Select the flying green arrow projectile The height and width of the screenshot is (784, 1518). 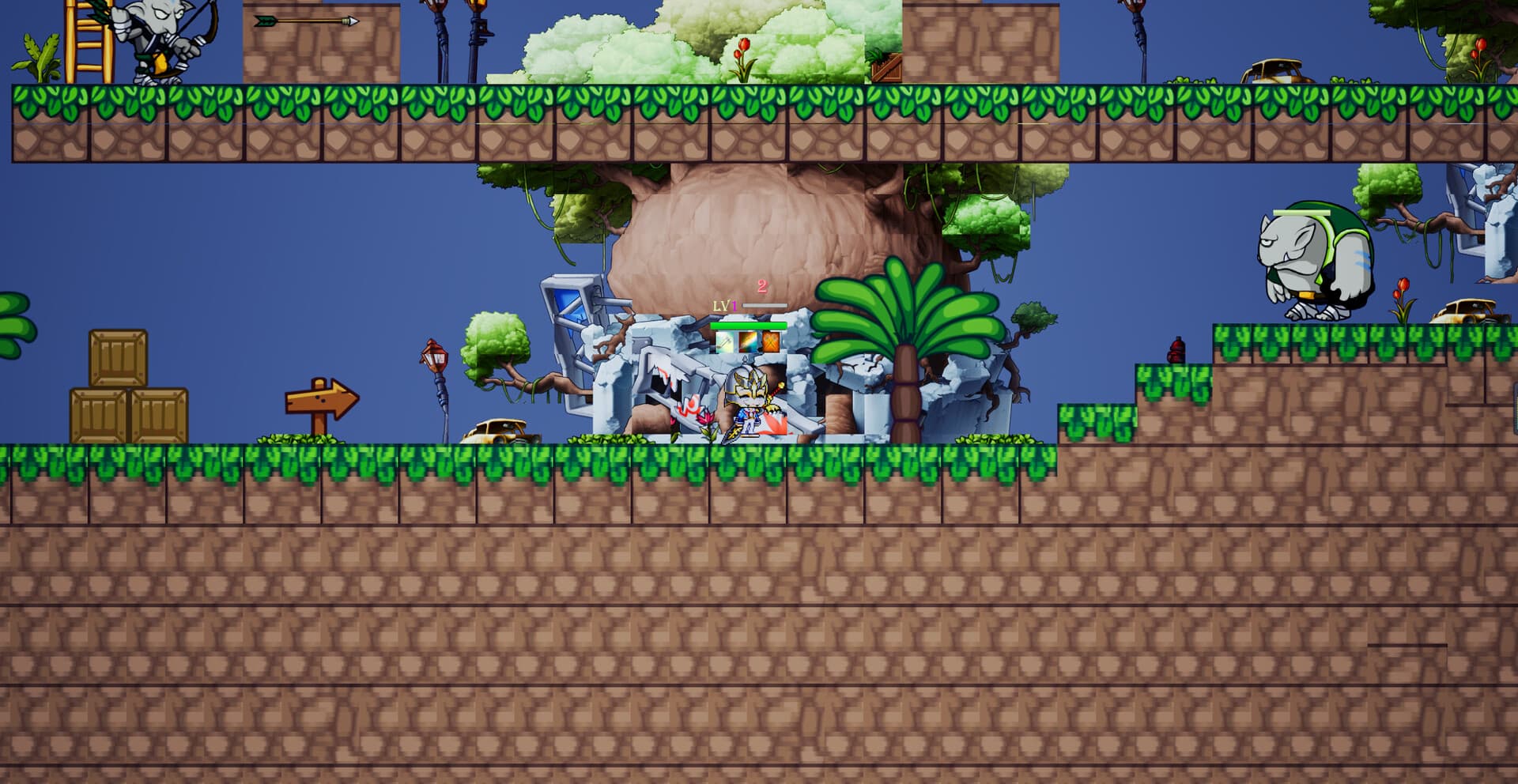304,21
